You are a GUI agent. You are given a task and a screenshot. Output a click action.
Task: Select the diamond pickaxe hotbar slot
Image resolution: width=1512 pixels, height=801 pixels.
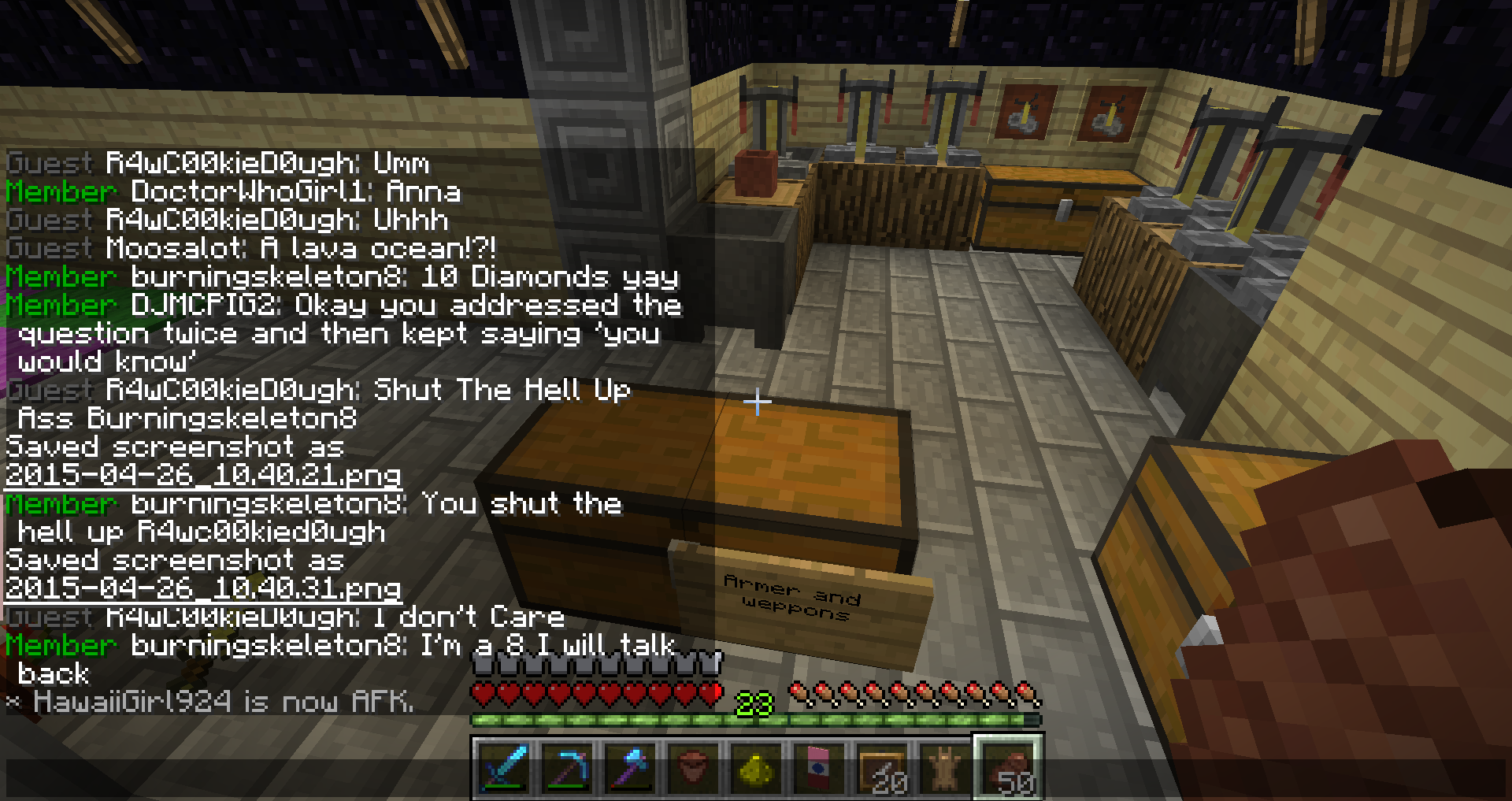click(568, 767)
